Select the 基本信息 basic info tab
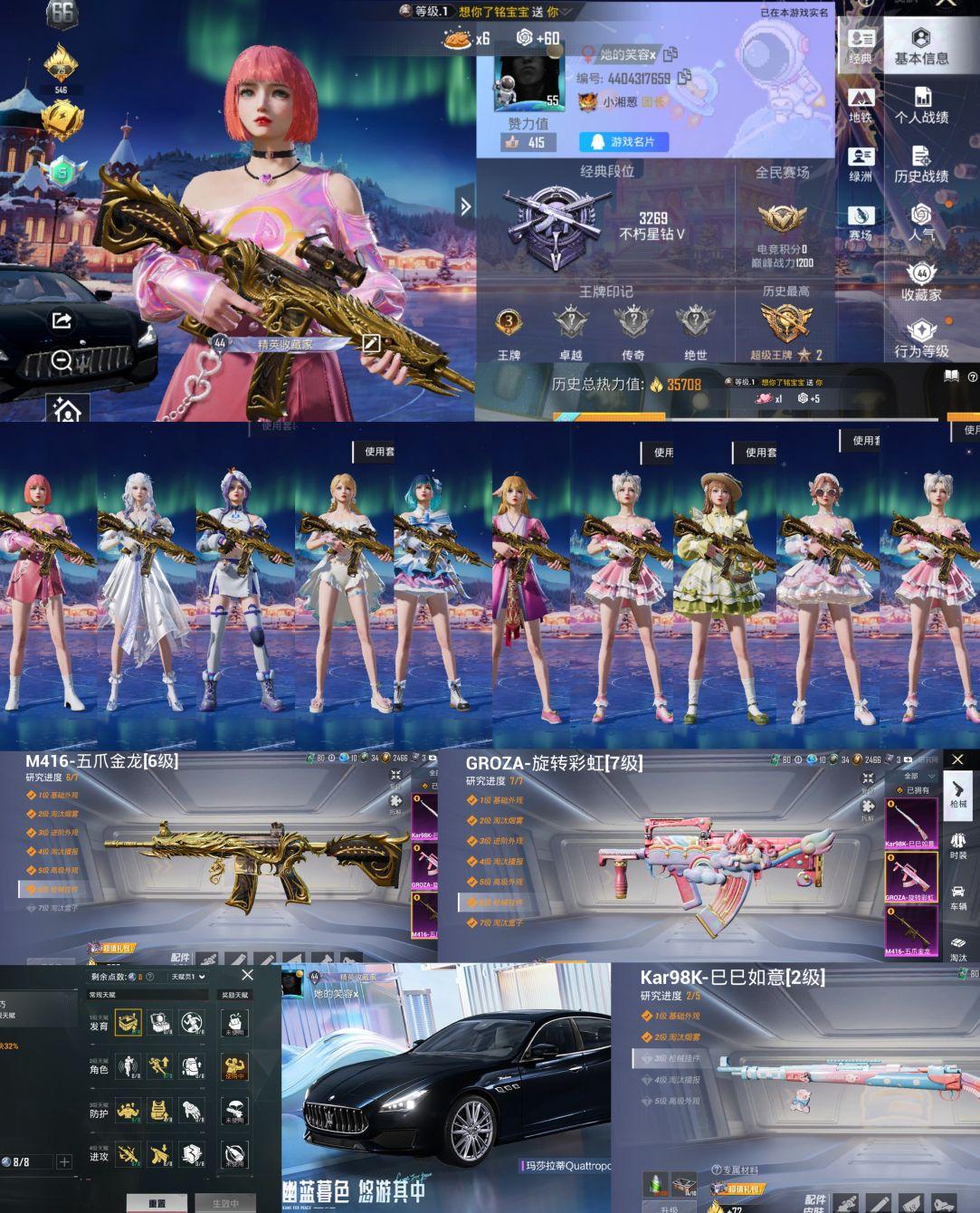The image size is (980, 1213). [x=921, y=46]
